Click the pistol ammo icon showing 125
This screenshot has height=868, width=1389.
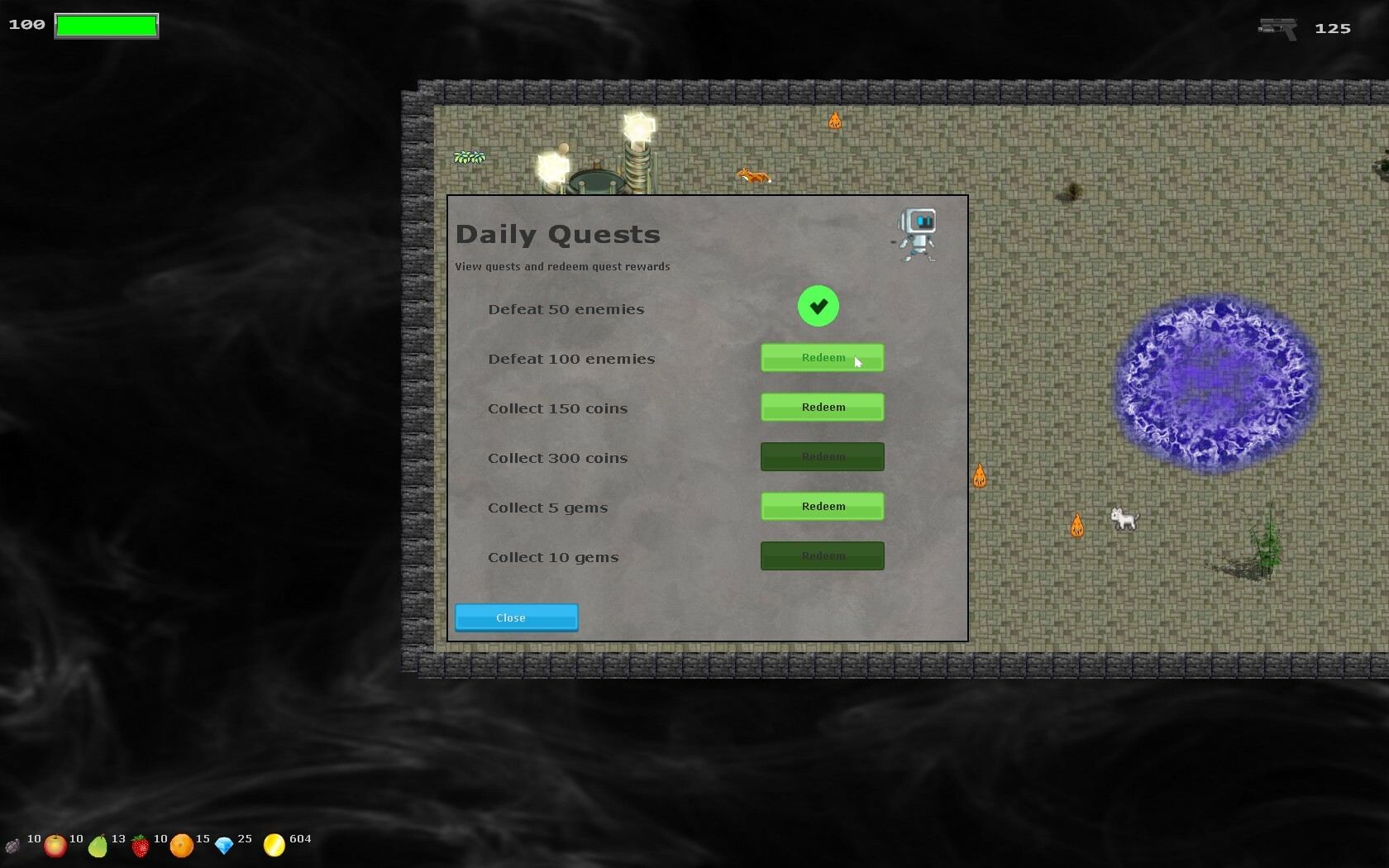1276,27
